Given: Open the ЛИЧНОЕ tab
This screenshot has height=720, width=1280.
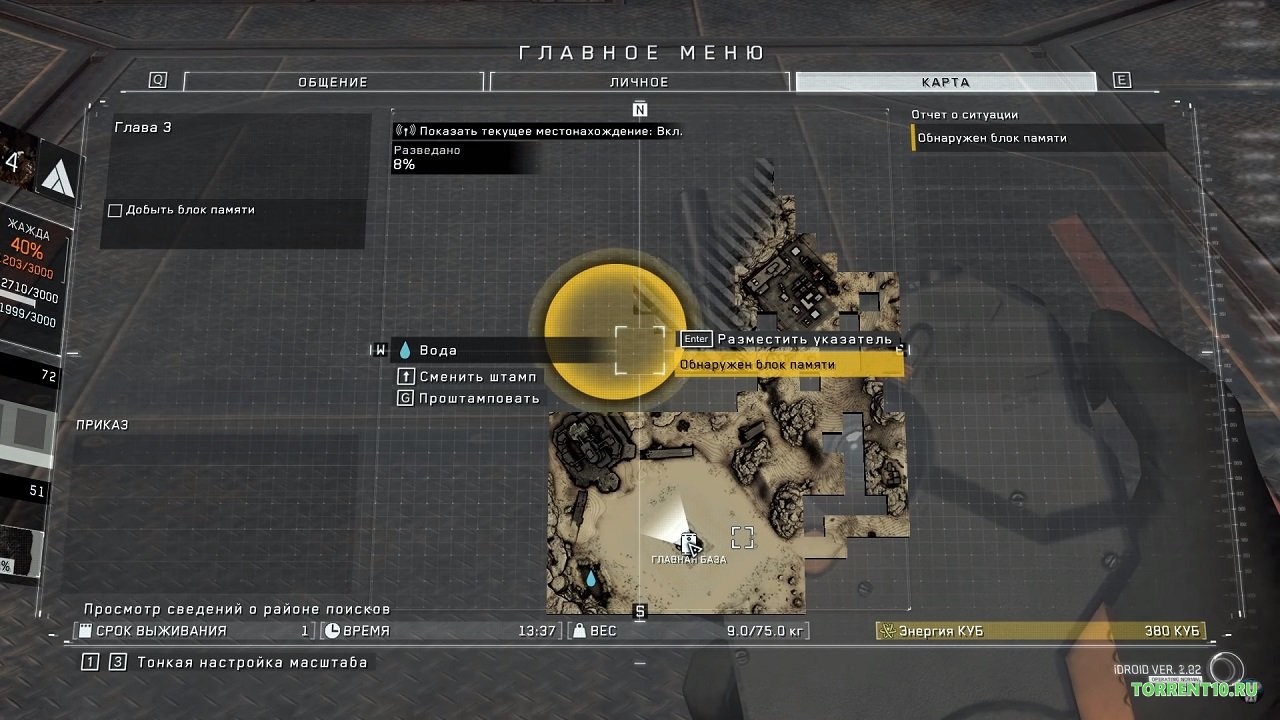Looking at the screenshot, I should [x=639, y=82].
